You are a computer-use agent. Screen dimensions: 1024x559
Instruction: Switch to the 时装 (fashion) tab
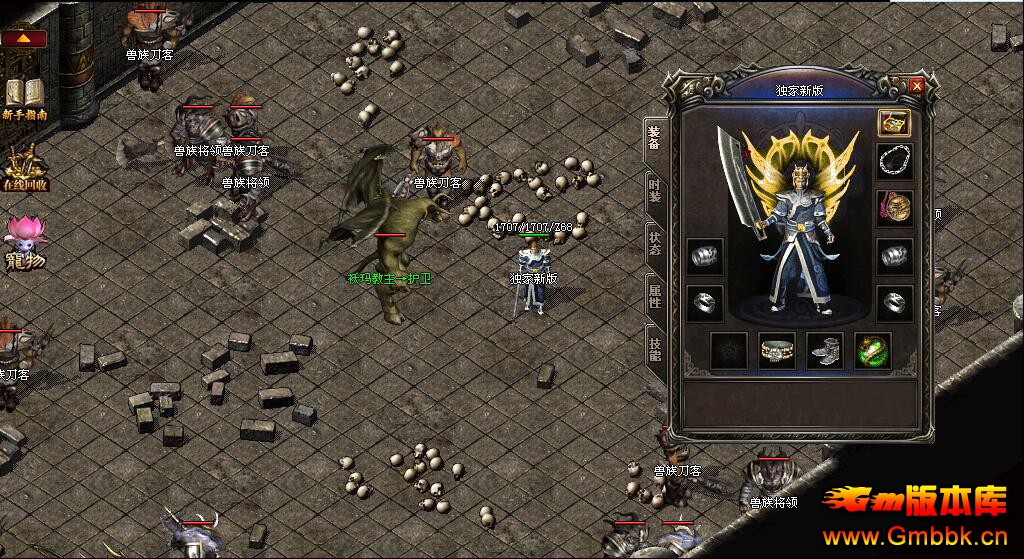tap(654, 188)
